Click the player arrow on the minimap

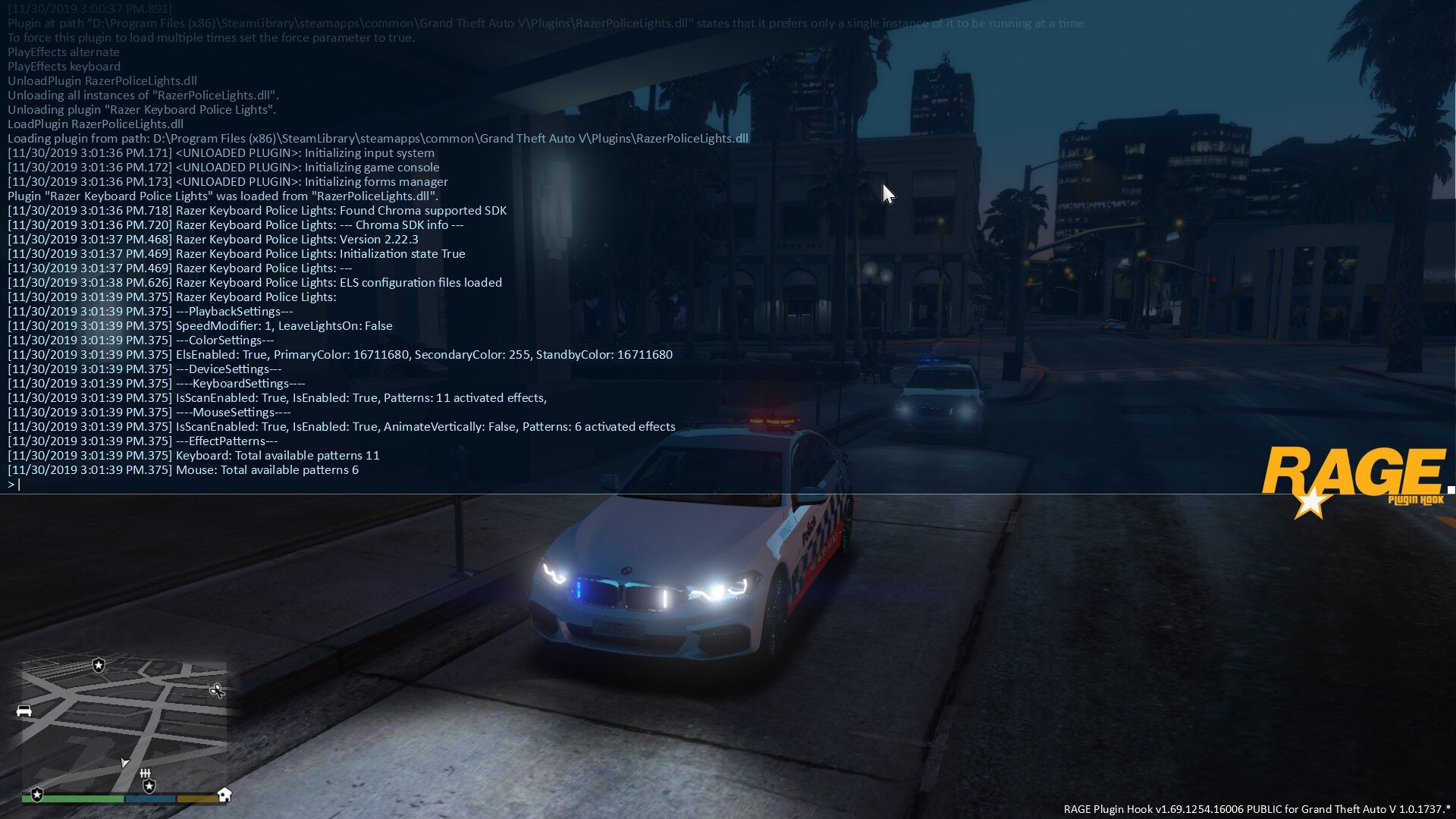[x=124, y=761]
